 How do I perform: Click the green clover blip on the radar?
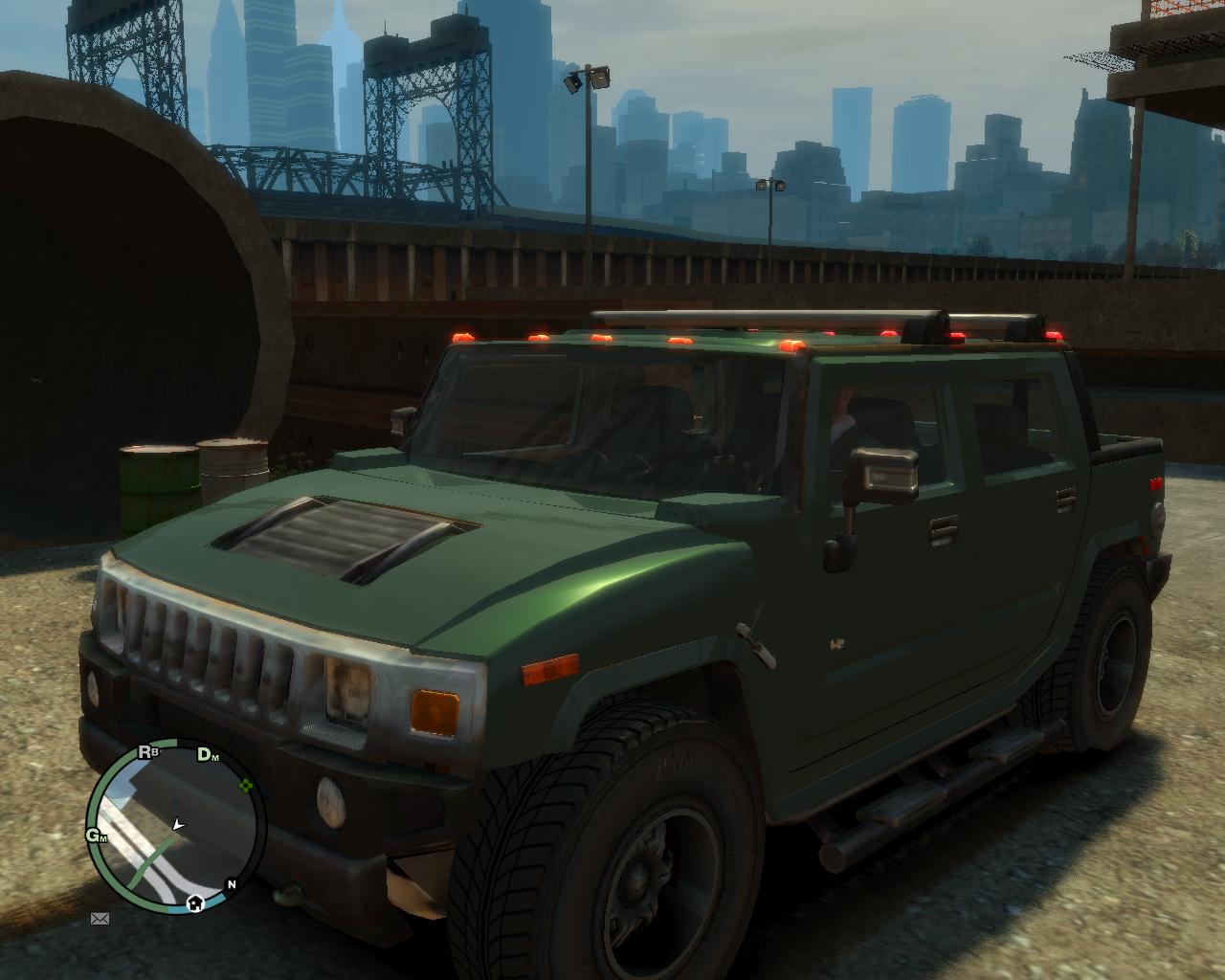[246, 786]
